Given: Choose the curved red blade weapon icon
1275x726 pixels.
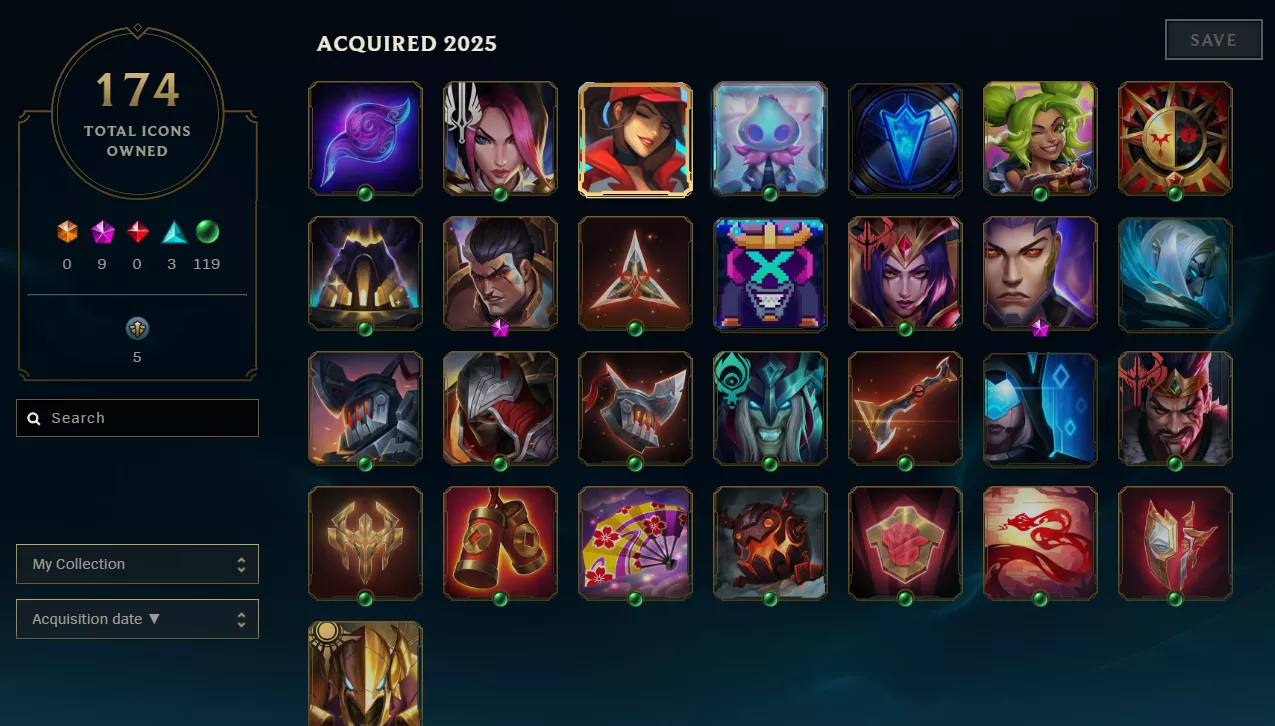Looking at the screenshot, I should (x=905, y=408).
